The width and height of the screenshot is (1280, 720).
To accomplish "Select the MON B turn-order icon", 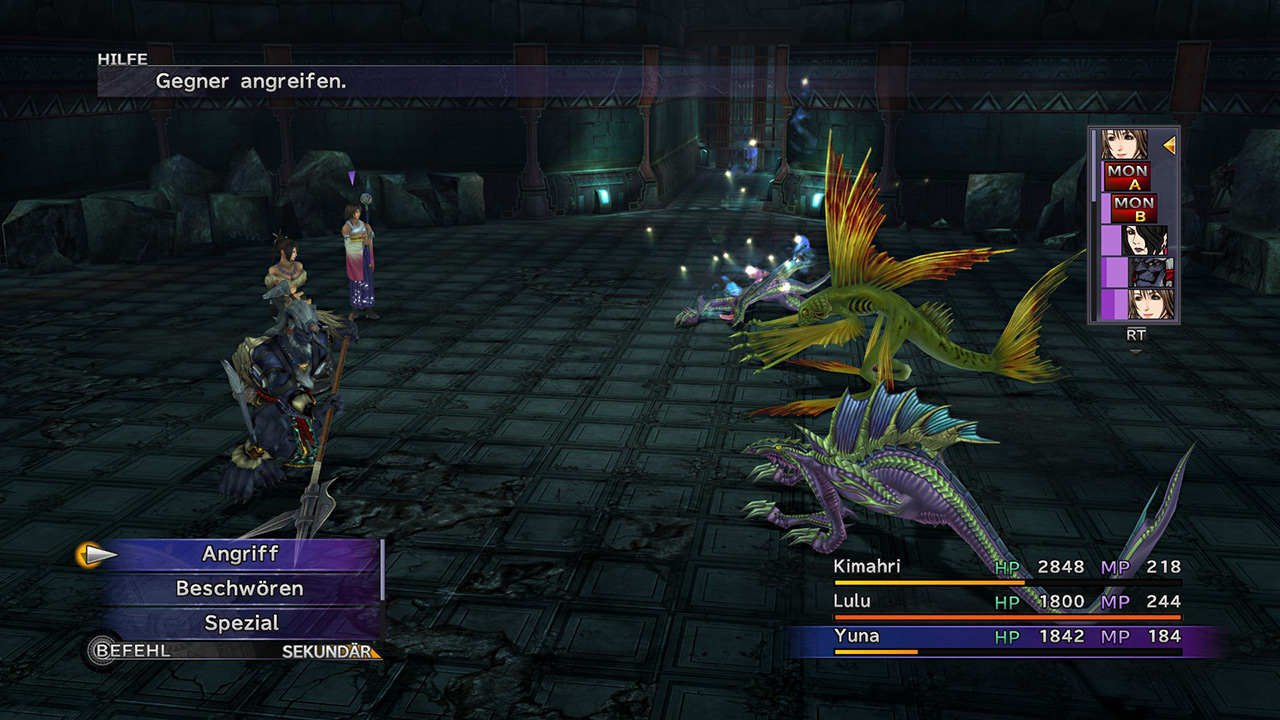I will coord(1133,208).
